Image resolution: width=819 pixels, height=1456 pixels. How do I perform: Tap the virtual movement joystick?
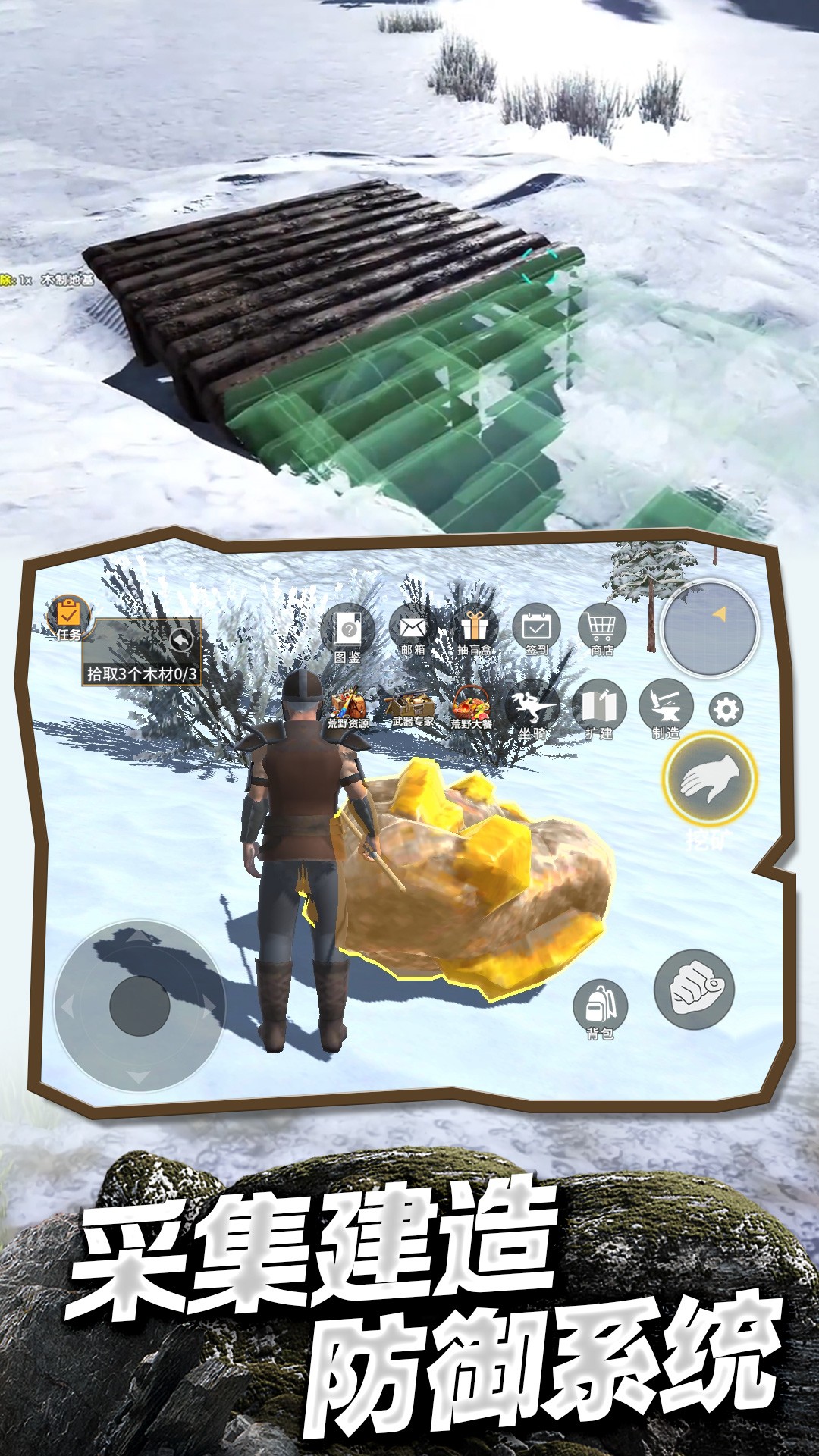(x=140, y=1006)
